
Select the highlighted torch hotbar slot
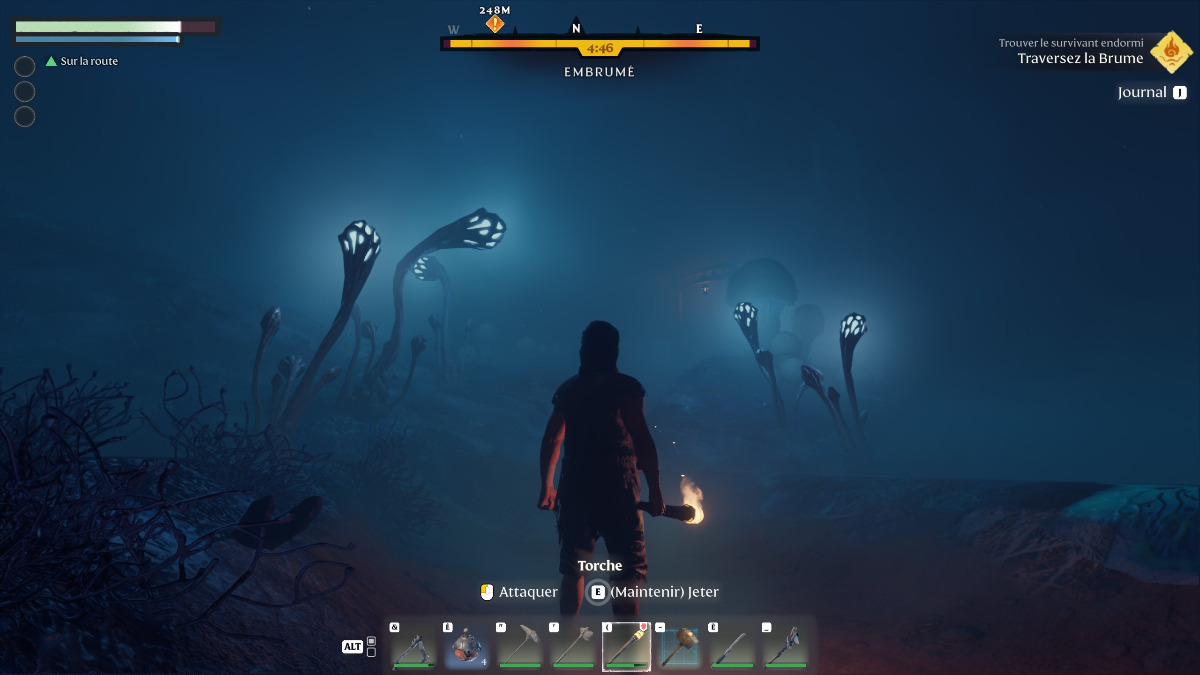point(626,646)
